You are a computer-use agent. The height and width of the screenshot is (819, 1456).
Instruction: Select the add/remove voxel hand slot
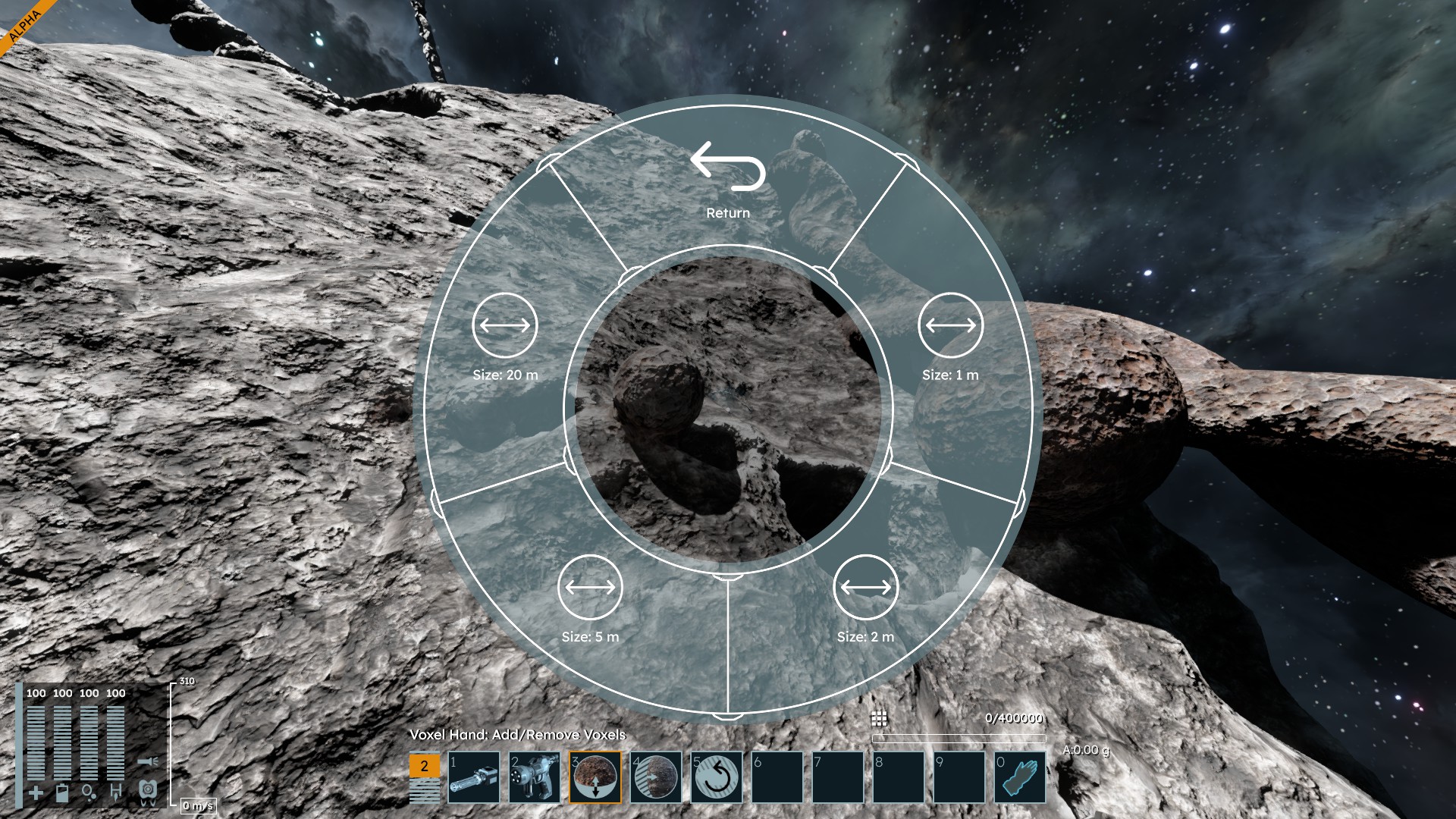pyautogui.click(x=595, y=777)
